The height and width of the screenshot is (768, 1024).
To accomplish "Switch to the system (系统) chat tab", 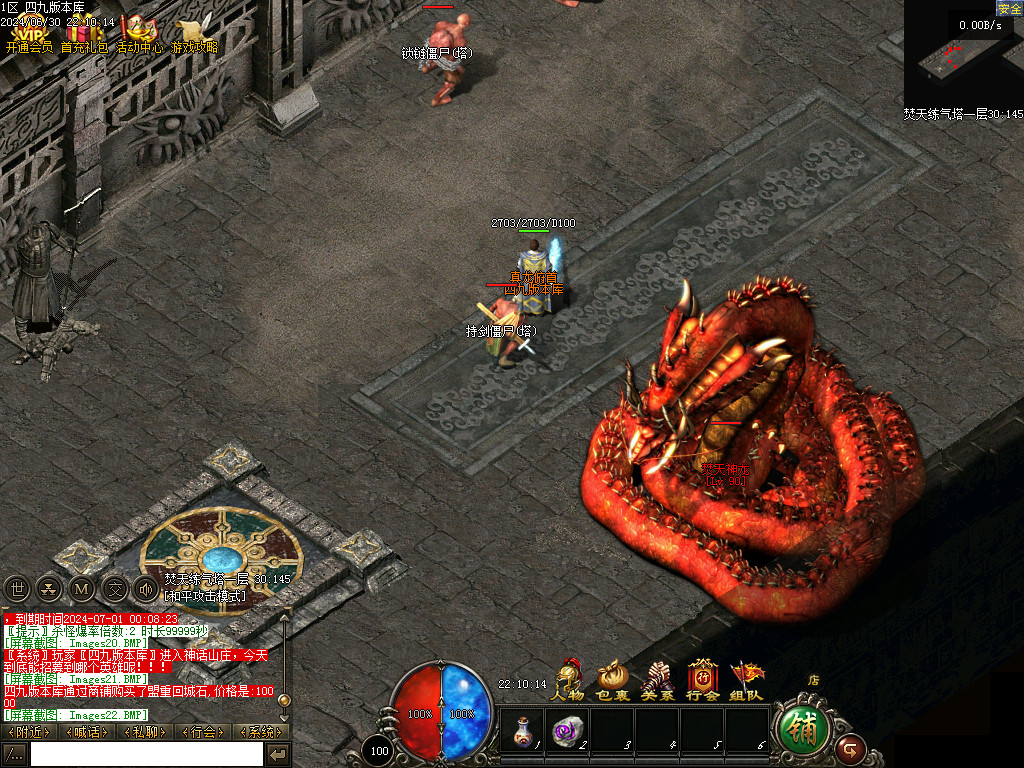I will 260,732.
